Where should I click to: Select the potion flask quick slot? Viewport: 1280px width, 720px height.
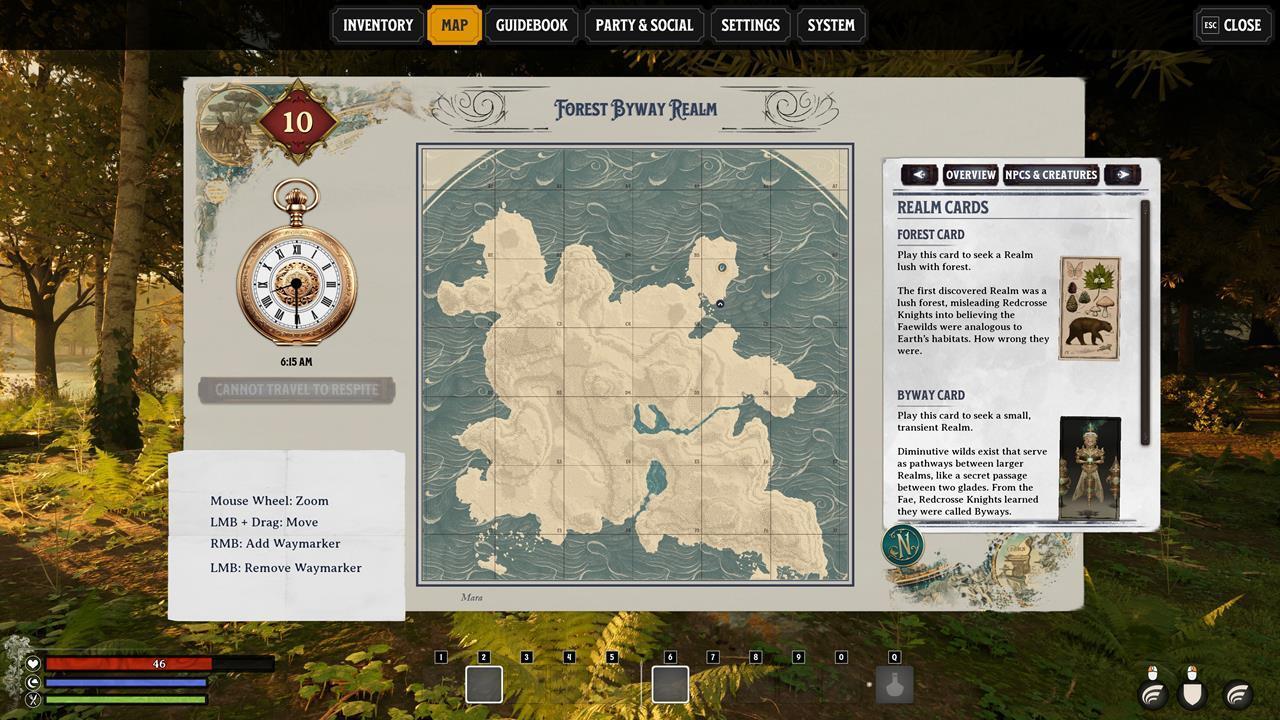894,685
